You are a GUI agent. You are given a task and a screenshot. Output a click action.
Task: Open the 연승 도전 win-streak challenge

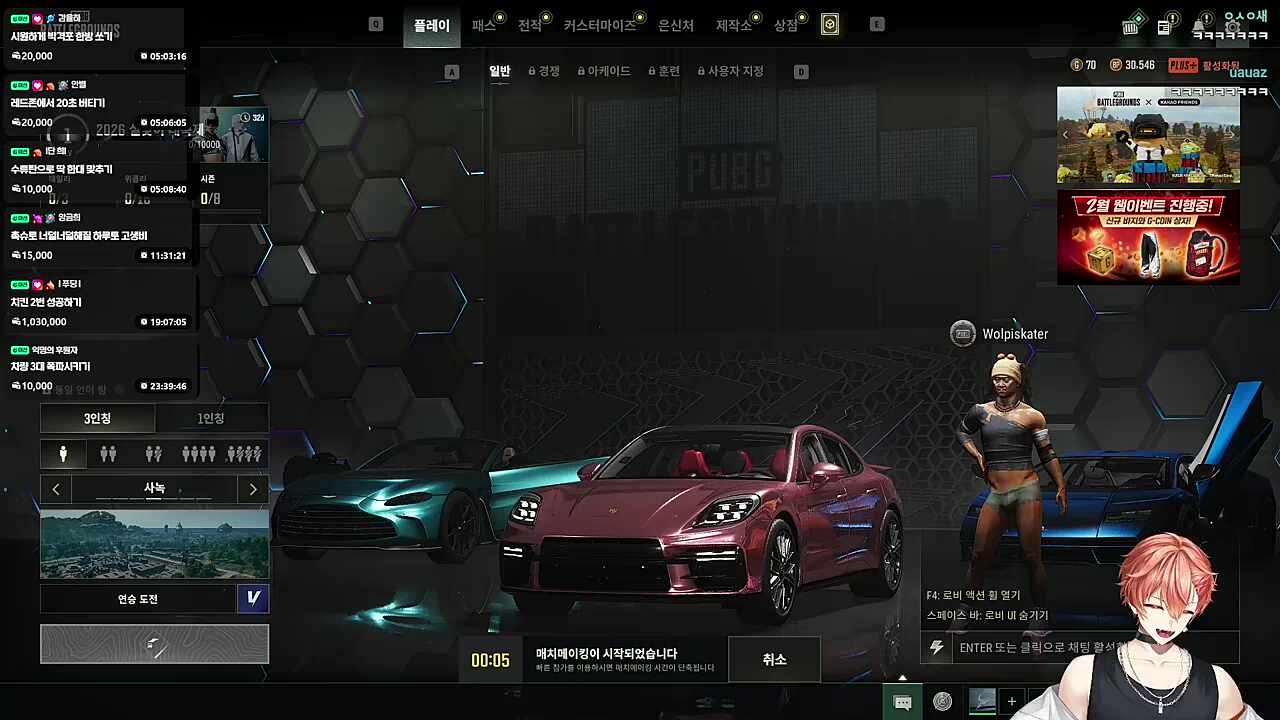tap(138, 599)
